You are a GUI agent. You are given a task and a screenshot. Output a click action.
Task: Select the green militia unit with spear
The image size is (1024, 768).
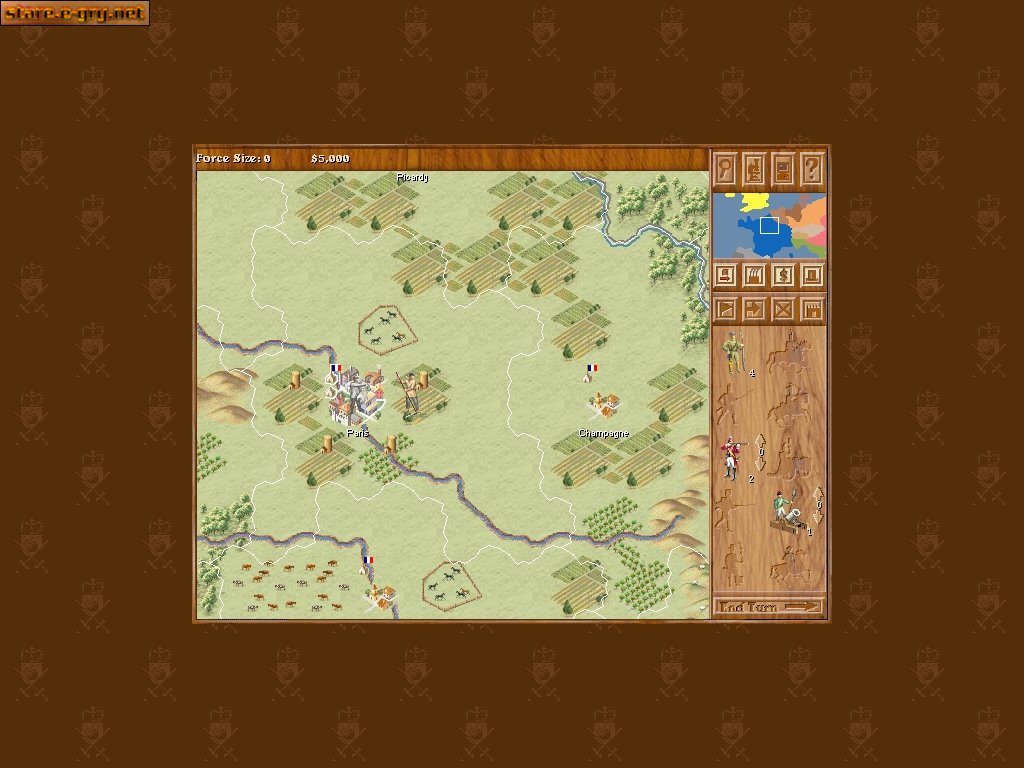pyautogui.click(x=735, y=352)
